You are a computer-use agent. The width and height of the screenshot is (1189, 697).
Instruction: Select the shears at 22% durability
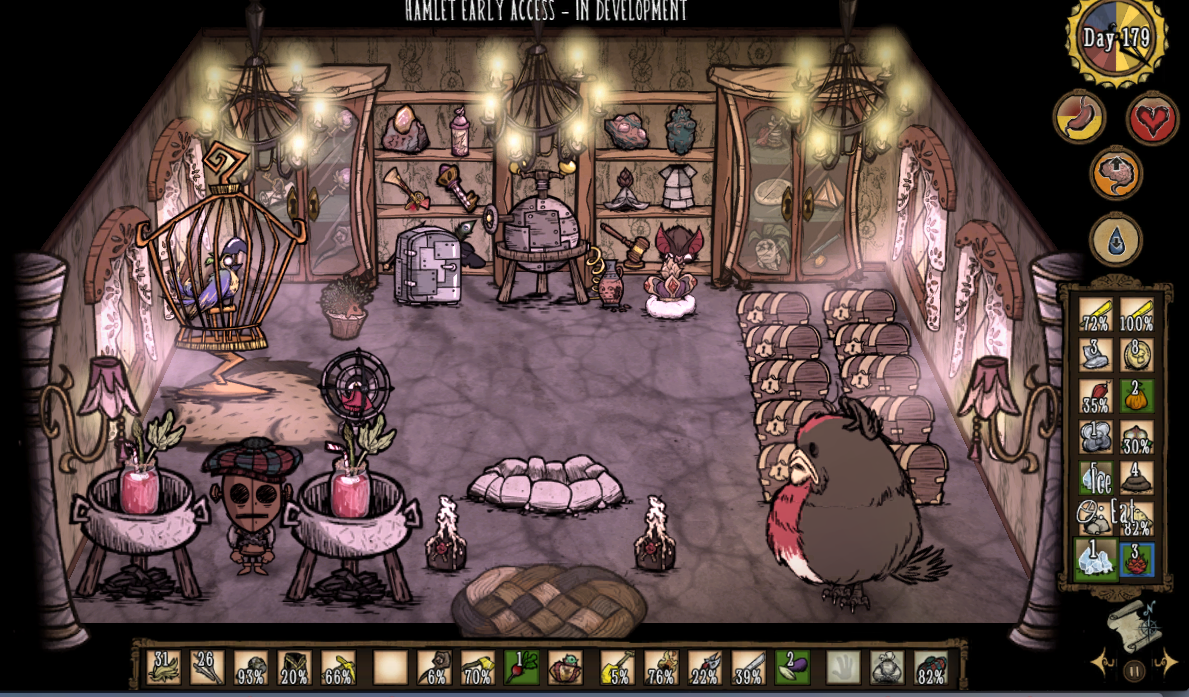pos(704,667)
